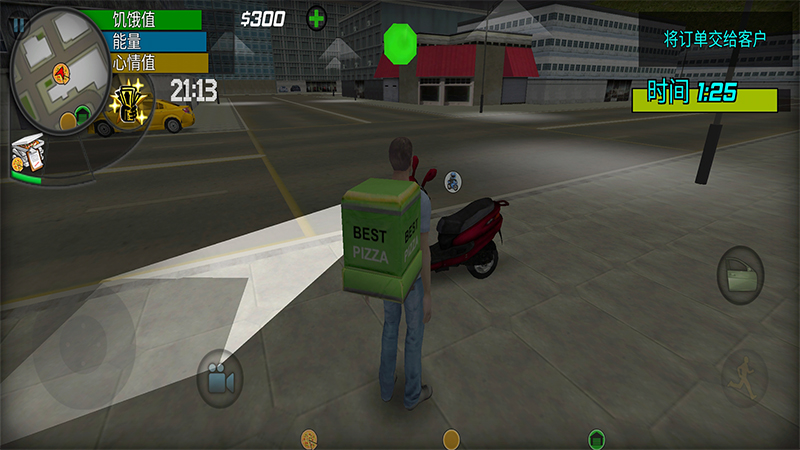Open the golden trophy achievements icon
Image resolution: width=800 pixels, height=450 pixels.
(x=129, y=100)
